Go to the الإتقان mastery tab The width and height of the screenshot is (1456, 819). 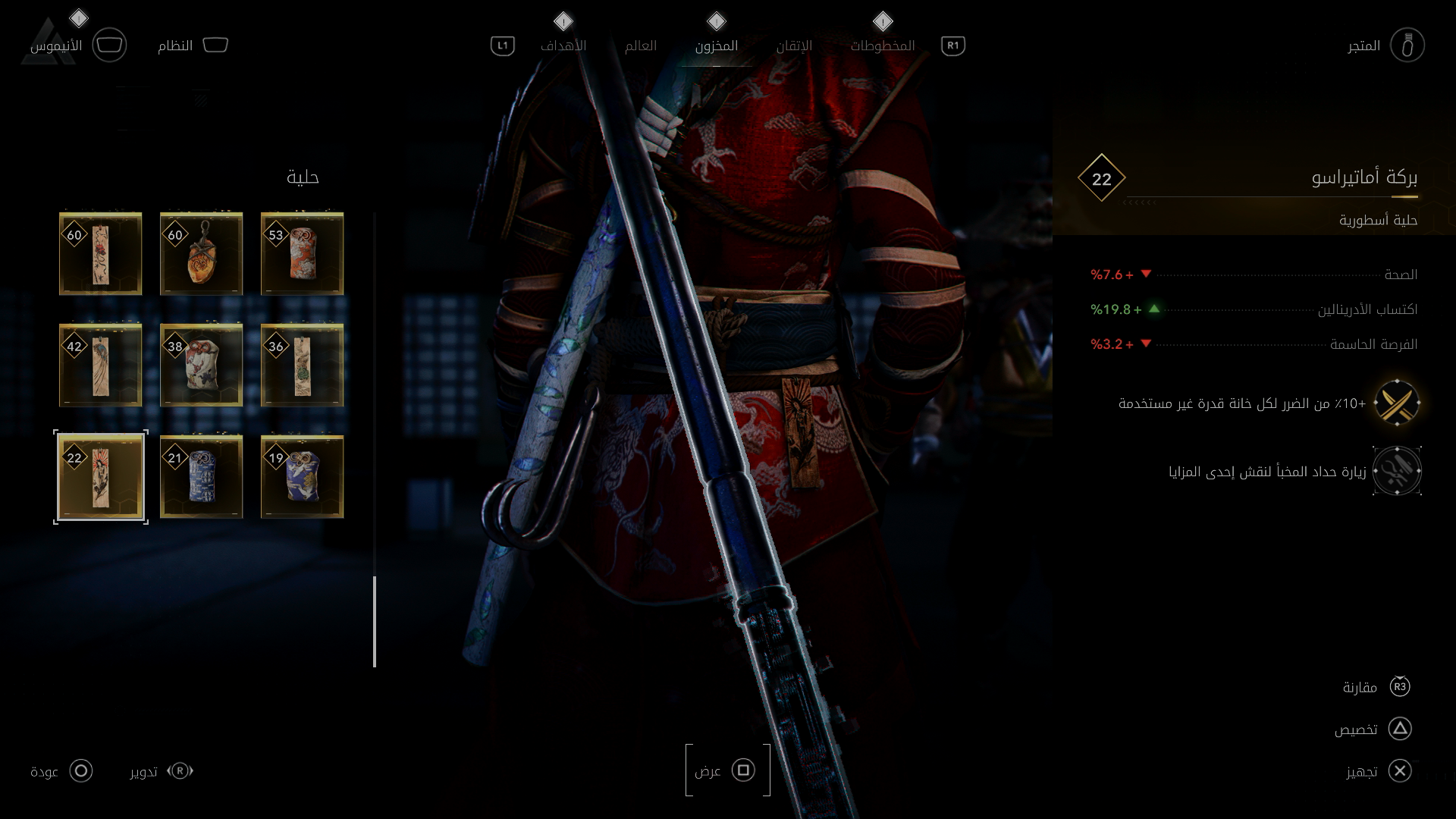794,45
